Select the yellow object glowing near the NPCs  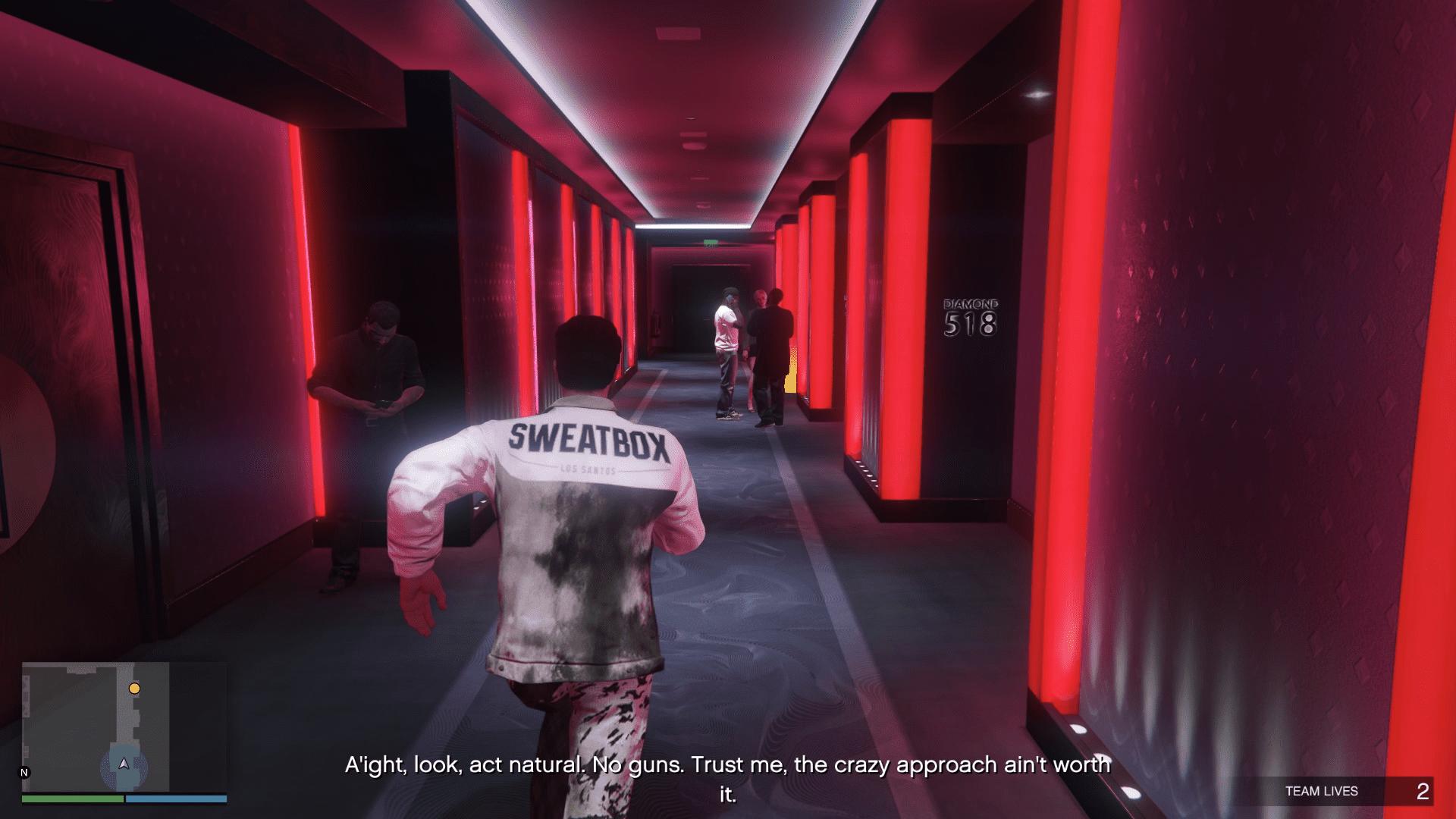791,377
